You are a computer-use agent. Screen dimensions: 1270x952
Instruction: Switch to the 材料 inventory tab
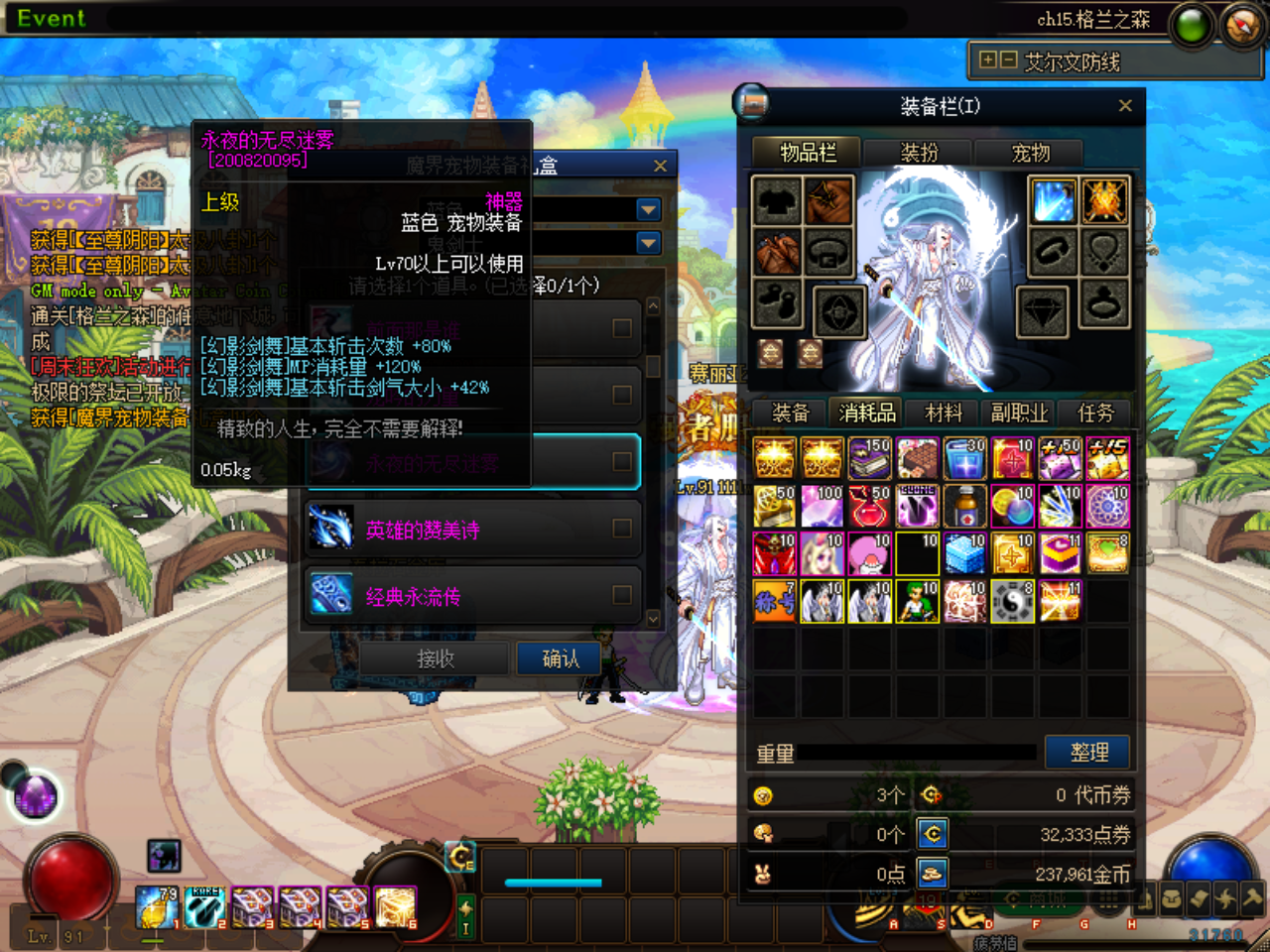tap(942, 413)
